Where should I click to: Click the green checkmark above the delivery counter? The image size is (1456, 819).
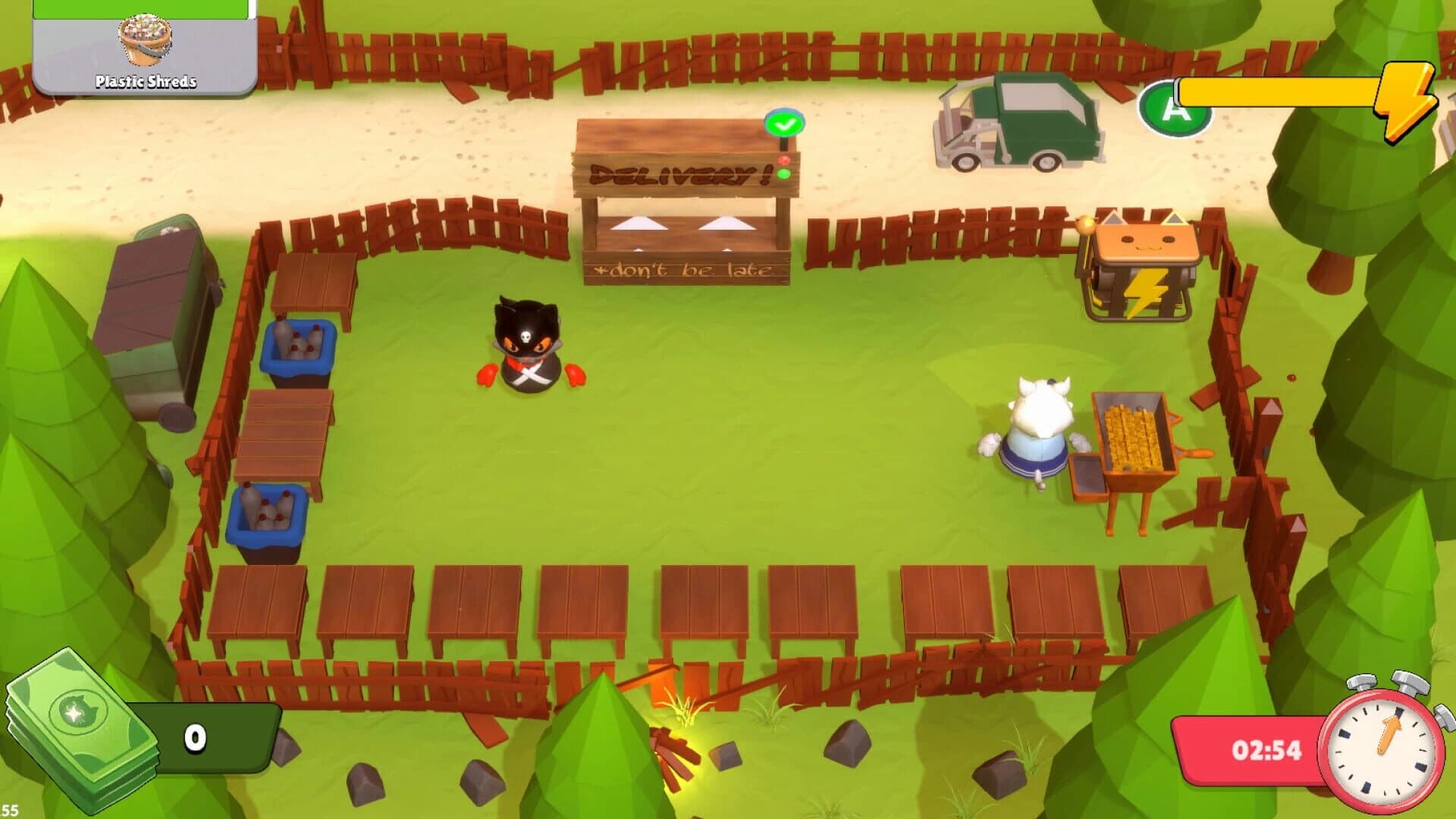(783, 124)
